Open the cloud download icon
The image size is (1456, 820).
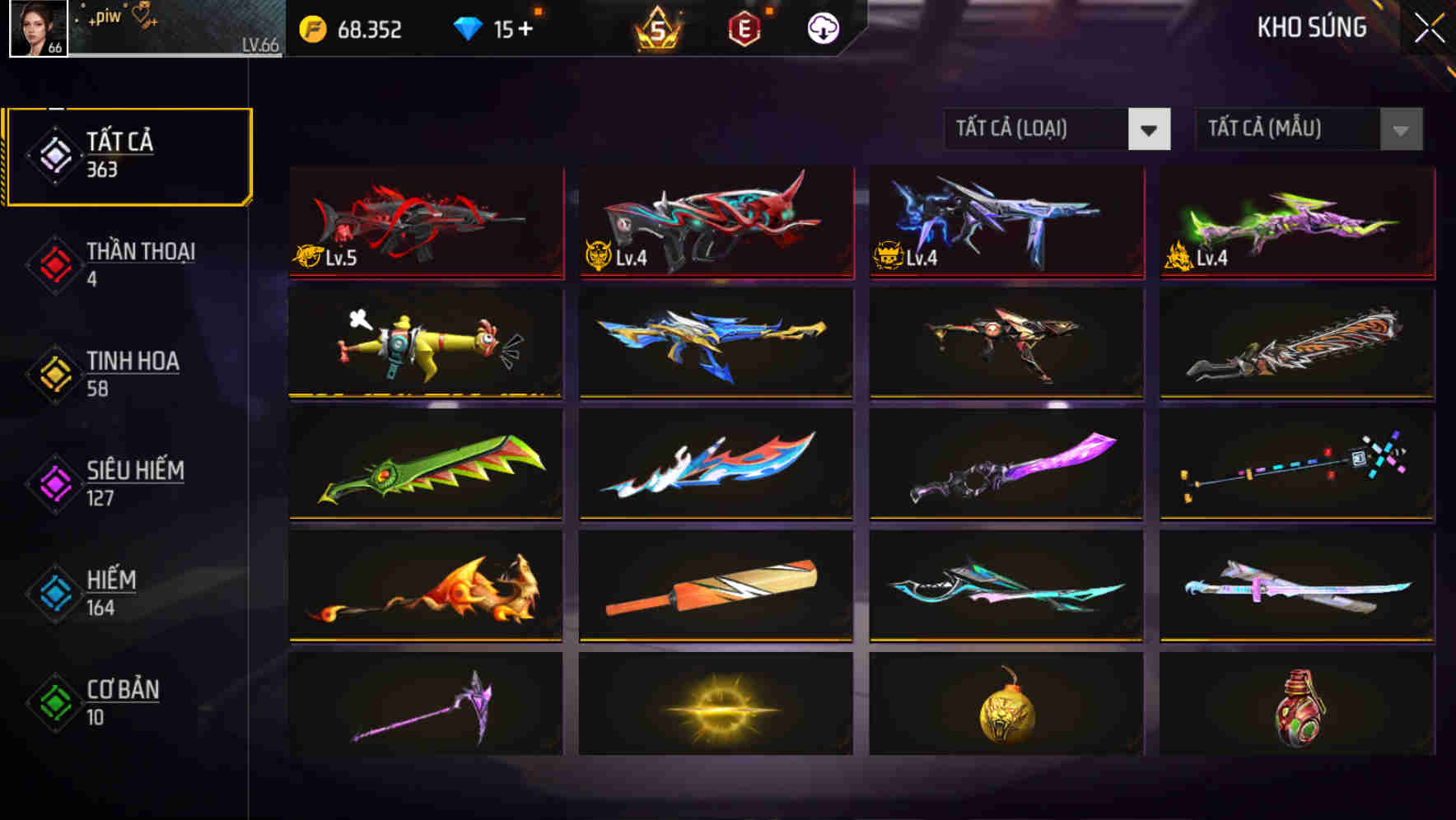coord(823,29)
